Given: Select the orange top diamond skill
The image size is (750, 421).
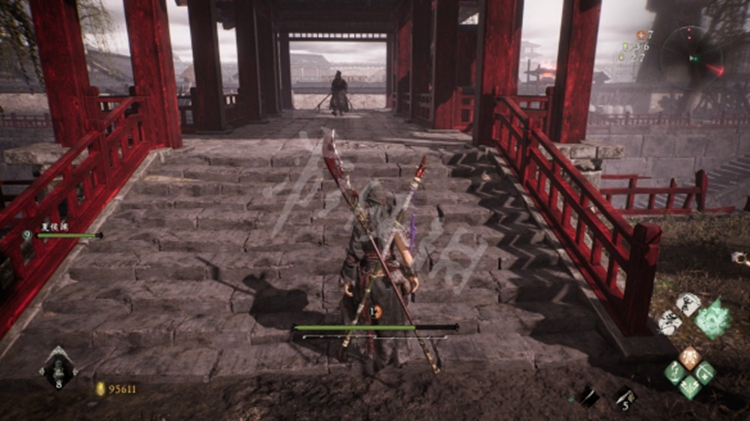Looking at the screenshot, I should pos(690,356).
